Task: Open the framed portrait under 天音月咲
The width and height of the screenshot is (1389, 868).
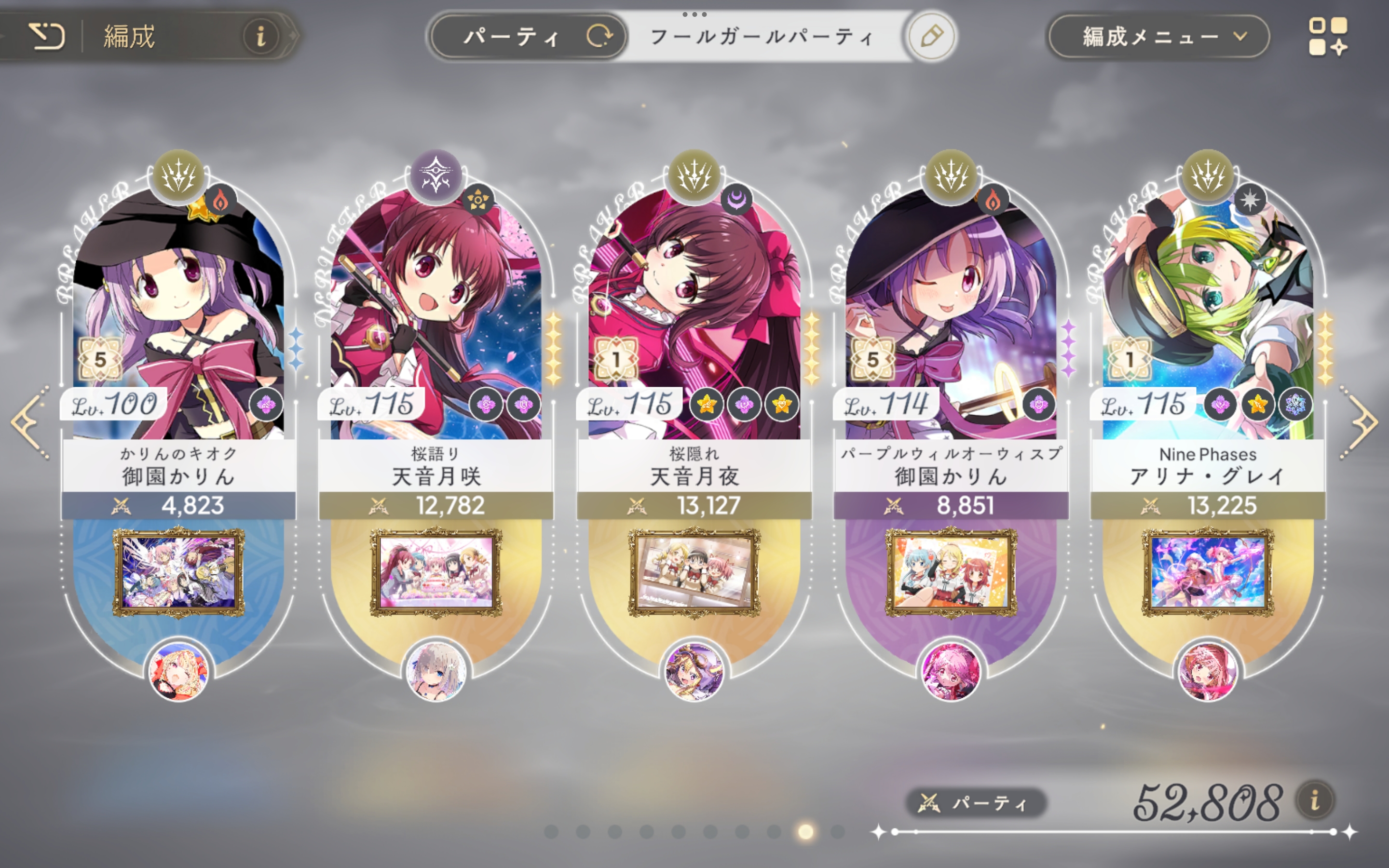Action: coord(436,572)
